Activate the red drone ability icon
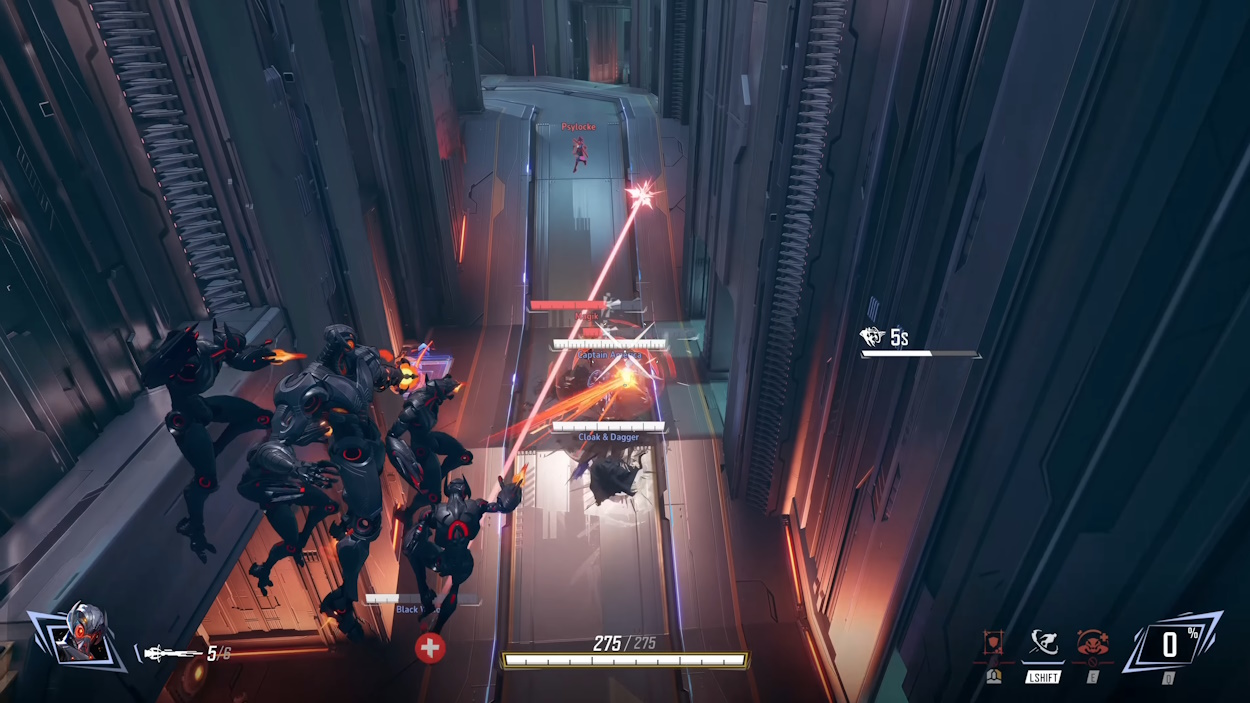Viewport: 1250px width, 703px height. pos(1092,643)
